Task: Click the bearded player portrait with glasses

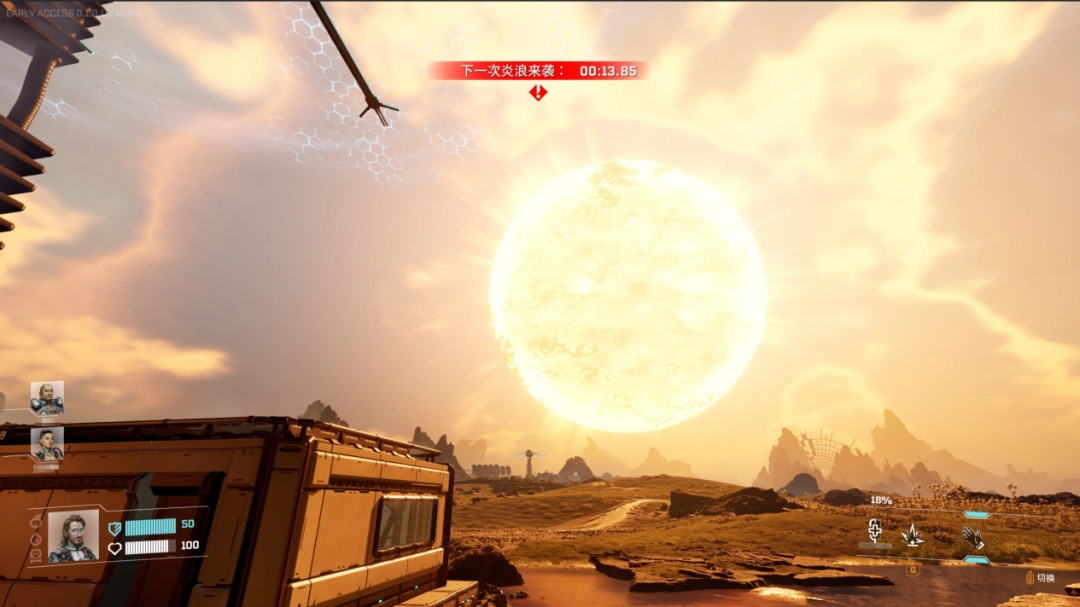Action: [x=73, y=536]
